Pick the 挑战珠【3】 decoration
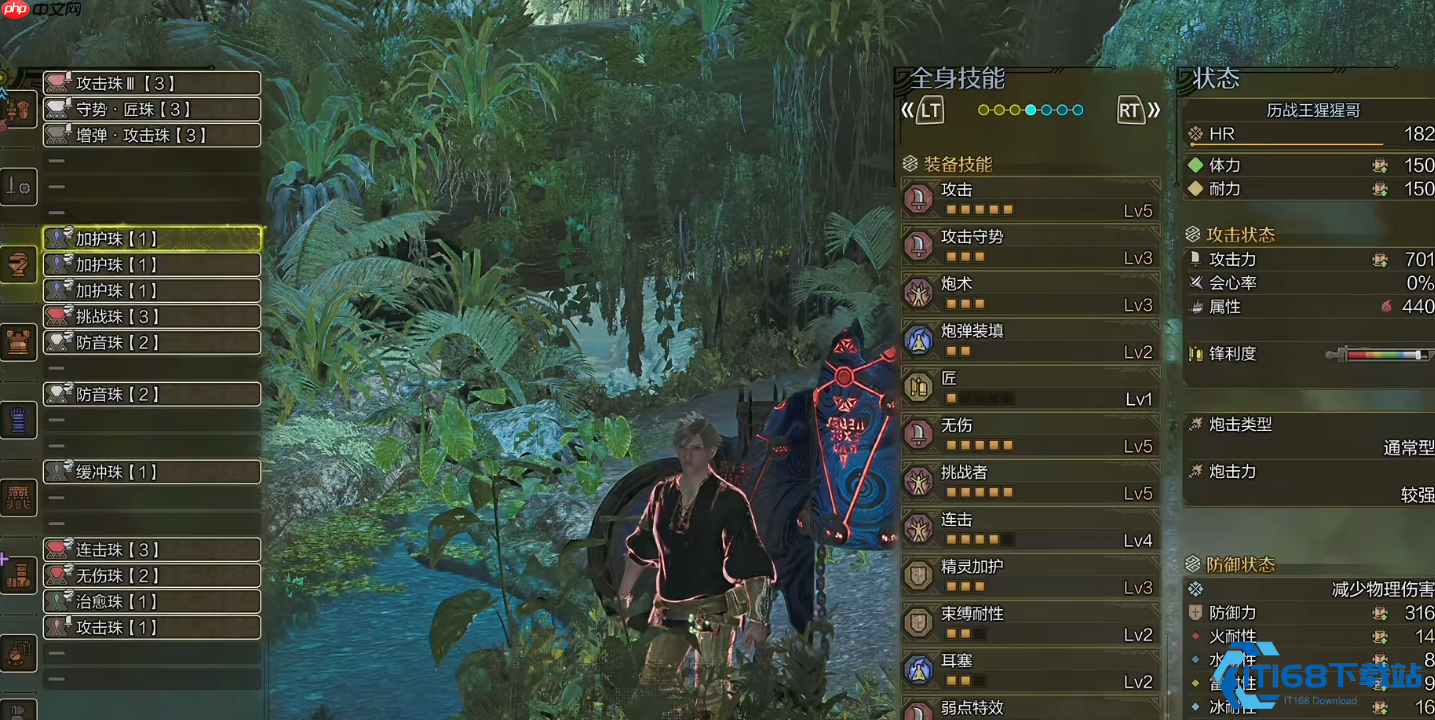1435x720 pixels. coord(152,316)
